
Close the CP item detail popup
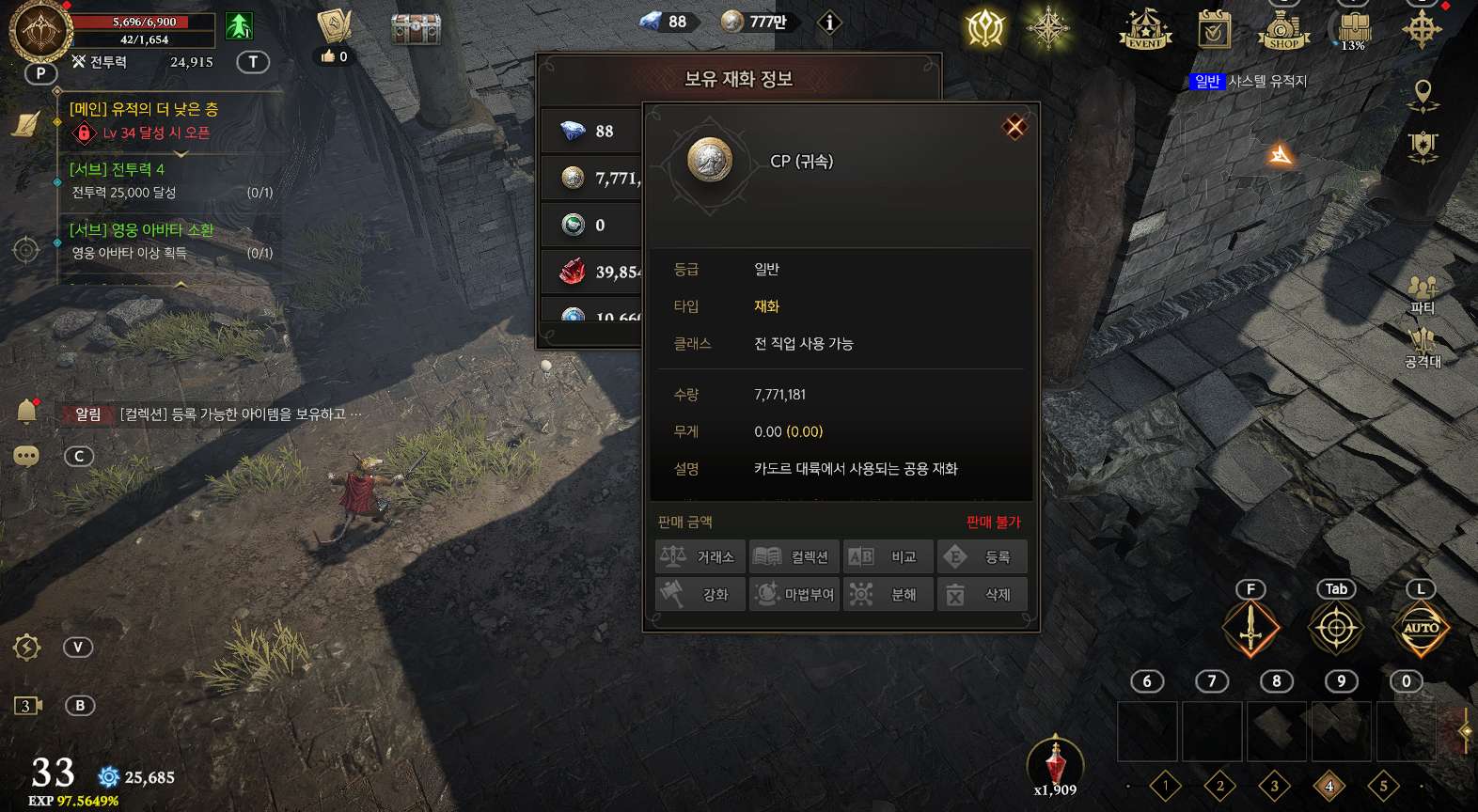1014,127
